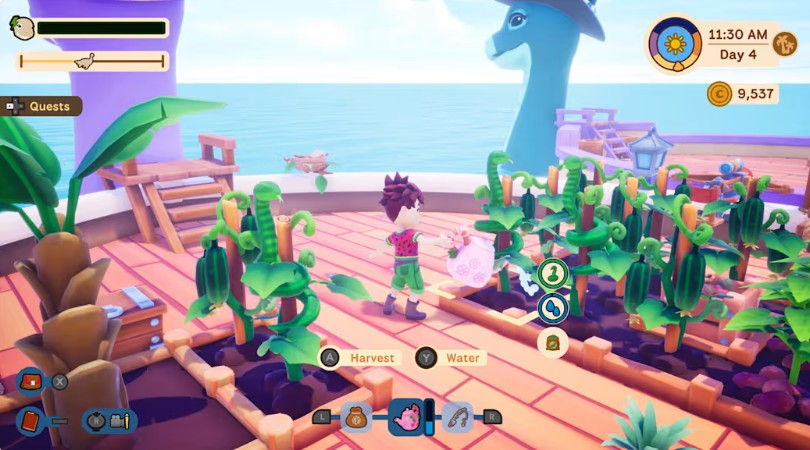Viewport: 810px width, 450px height.
Task: Select the pink watering can slot
Action: [x=407, y=416]
